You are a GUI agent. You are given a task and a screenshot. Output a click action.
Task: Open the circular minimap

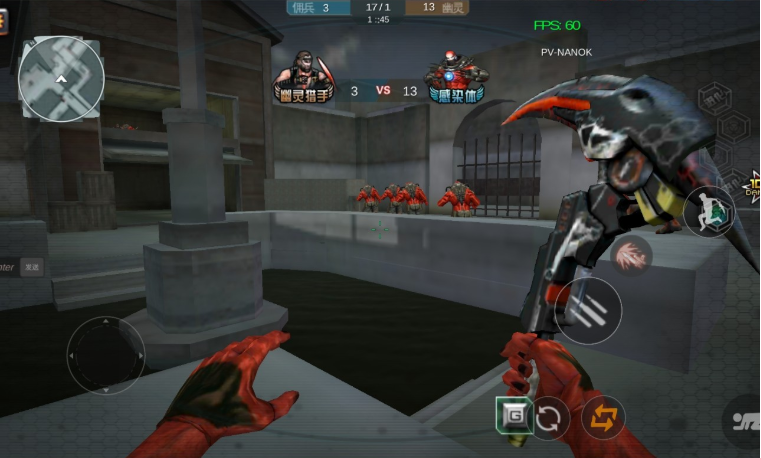61,79
